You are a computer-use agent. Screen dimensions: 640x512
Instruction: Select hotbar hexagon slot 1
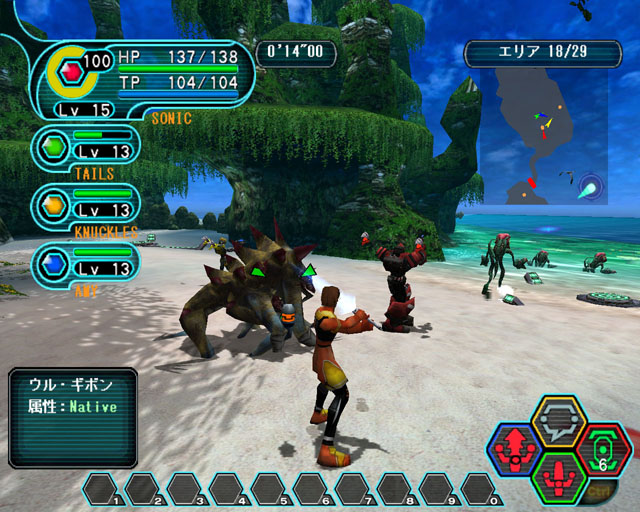[x=102, y=489]
